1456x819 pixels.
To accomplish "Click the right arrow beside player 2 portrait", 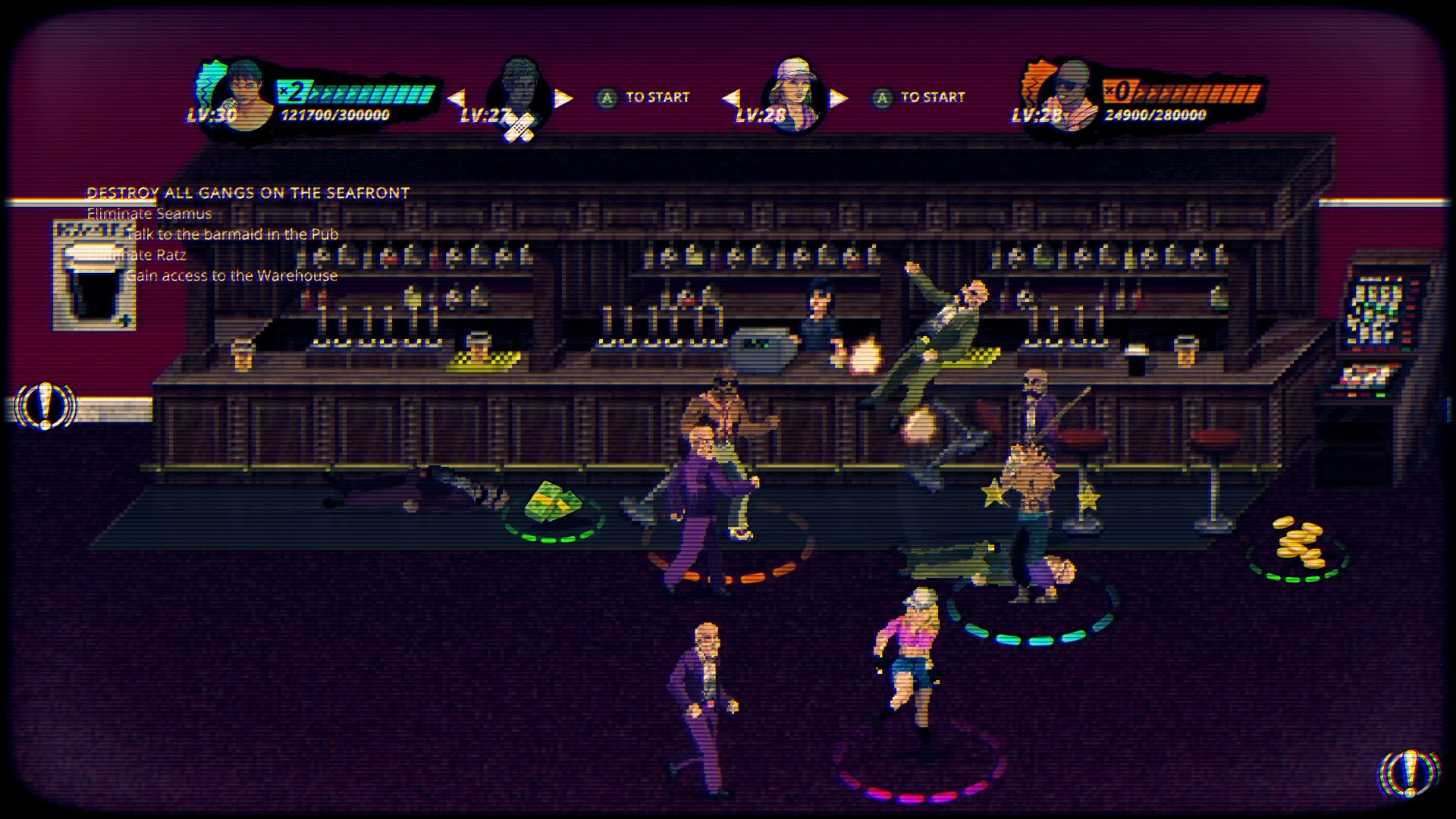I will [561, 97].
